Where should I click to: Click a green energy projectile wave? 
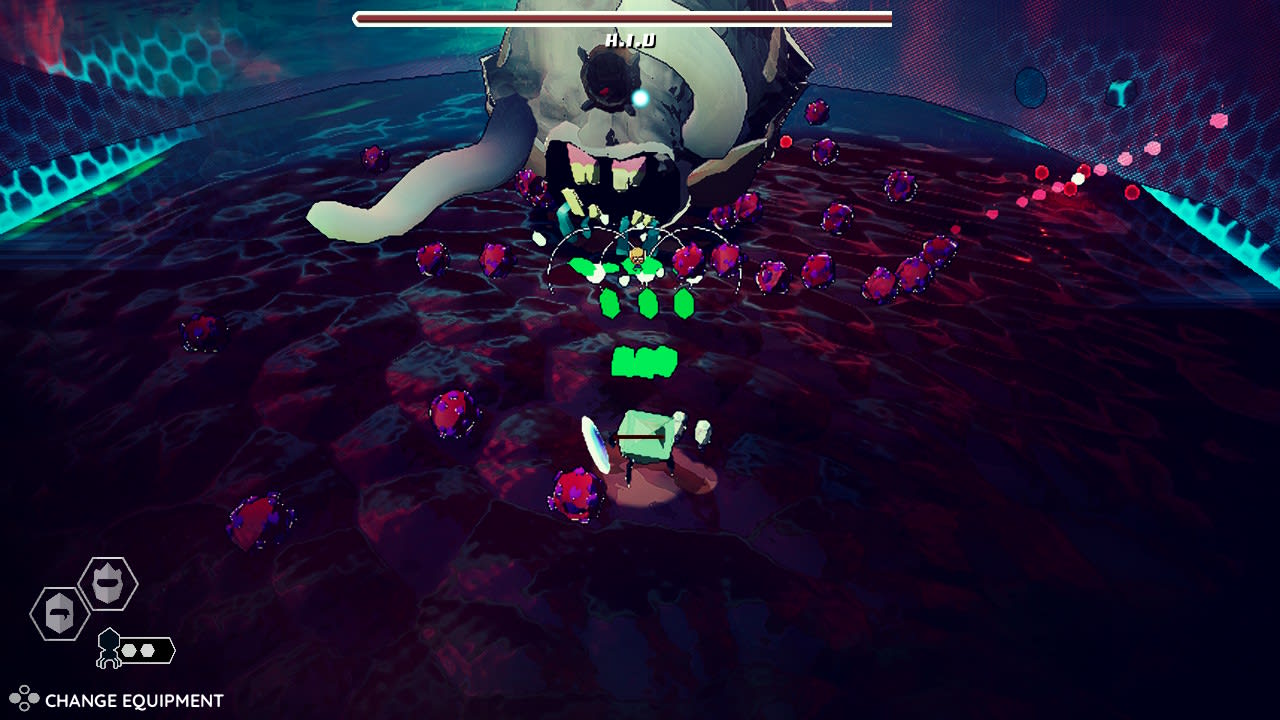click(x=645, y=360)
